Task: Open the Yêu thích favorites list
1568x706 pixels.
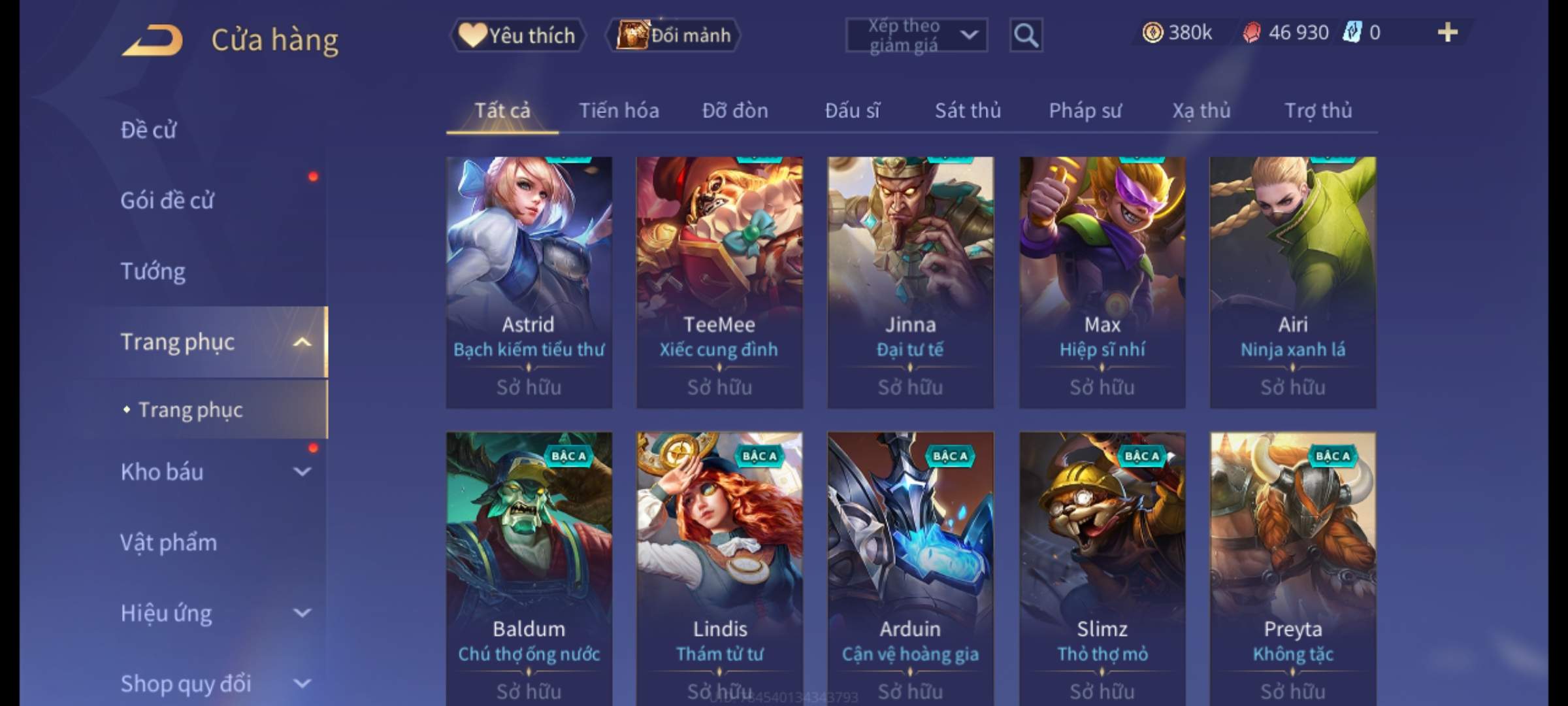Action: coord(517,35)
